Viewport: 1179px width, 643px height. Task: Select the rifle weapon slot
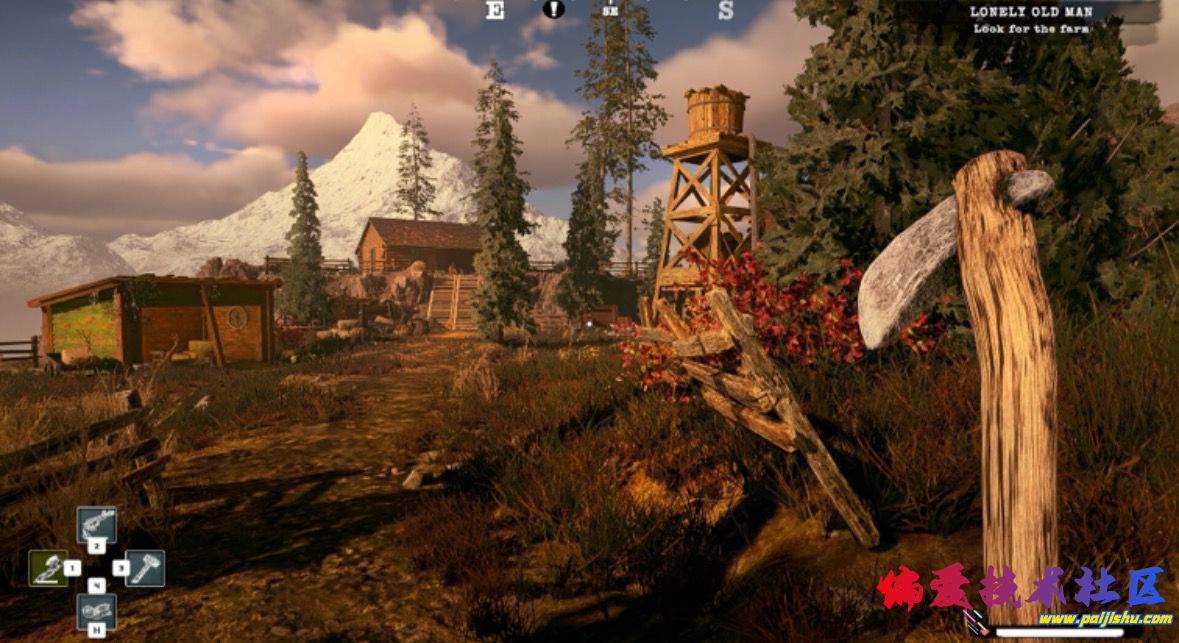(x=96, y=525)
